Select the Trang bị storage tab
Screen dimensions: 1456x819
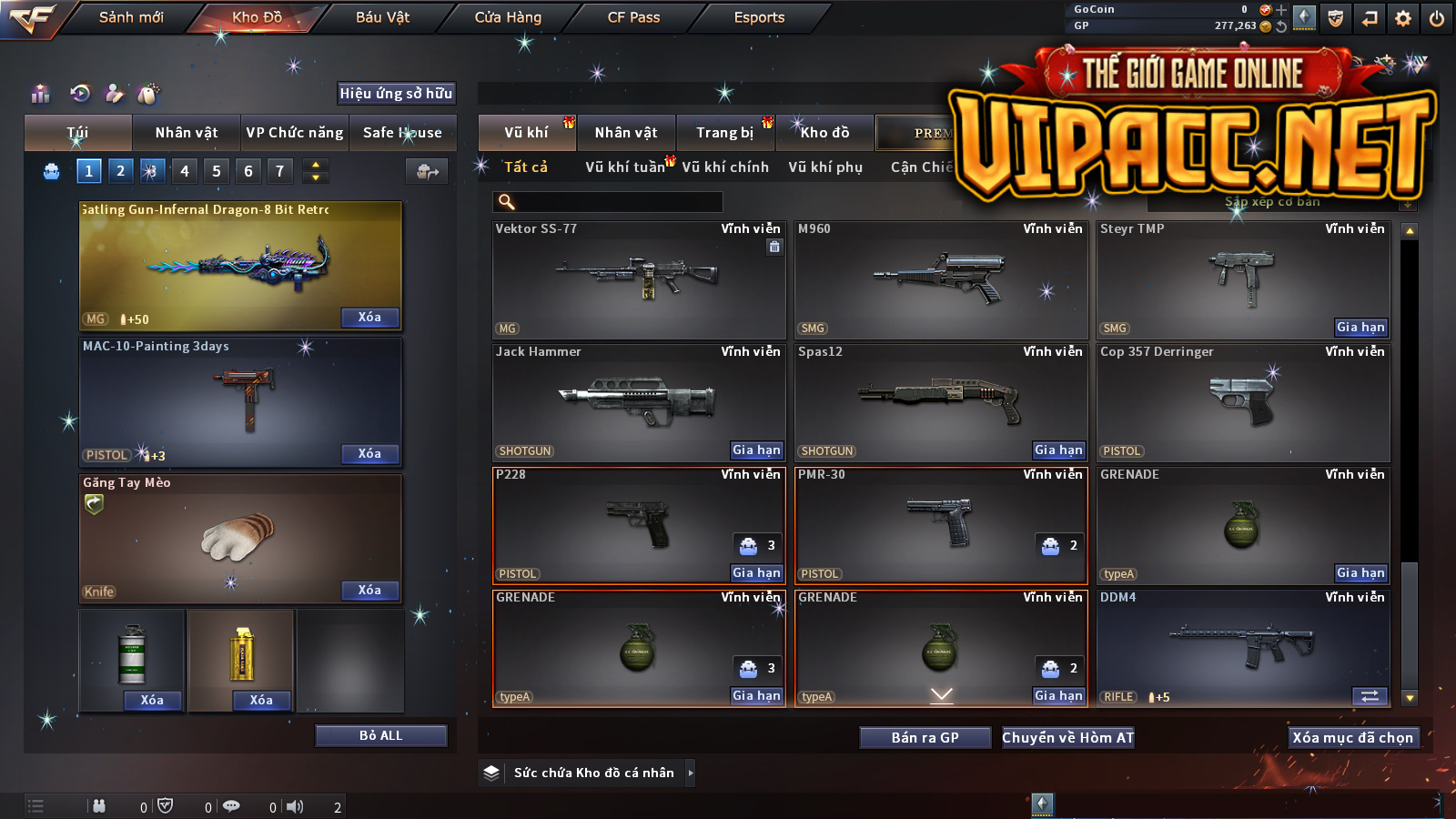pos(724,133)
